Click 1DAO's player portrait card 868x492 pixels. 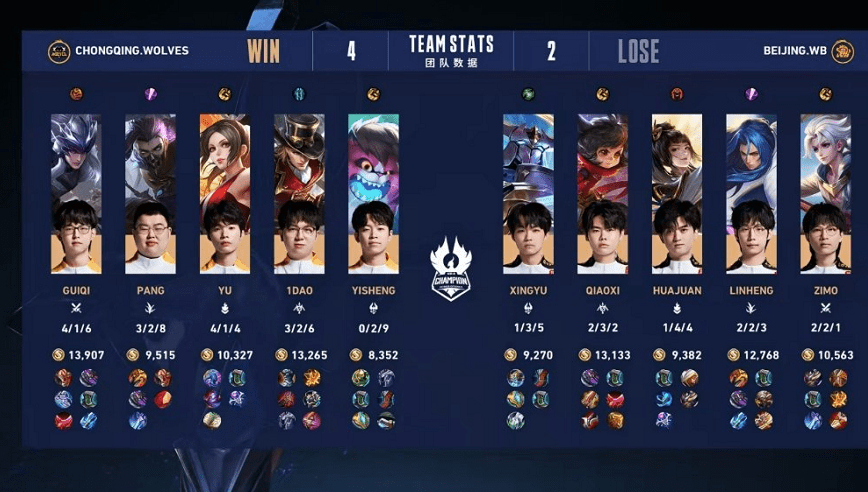point(299,194)
